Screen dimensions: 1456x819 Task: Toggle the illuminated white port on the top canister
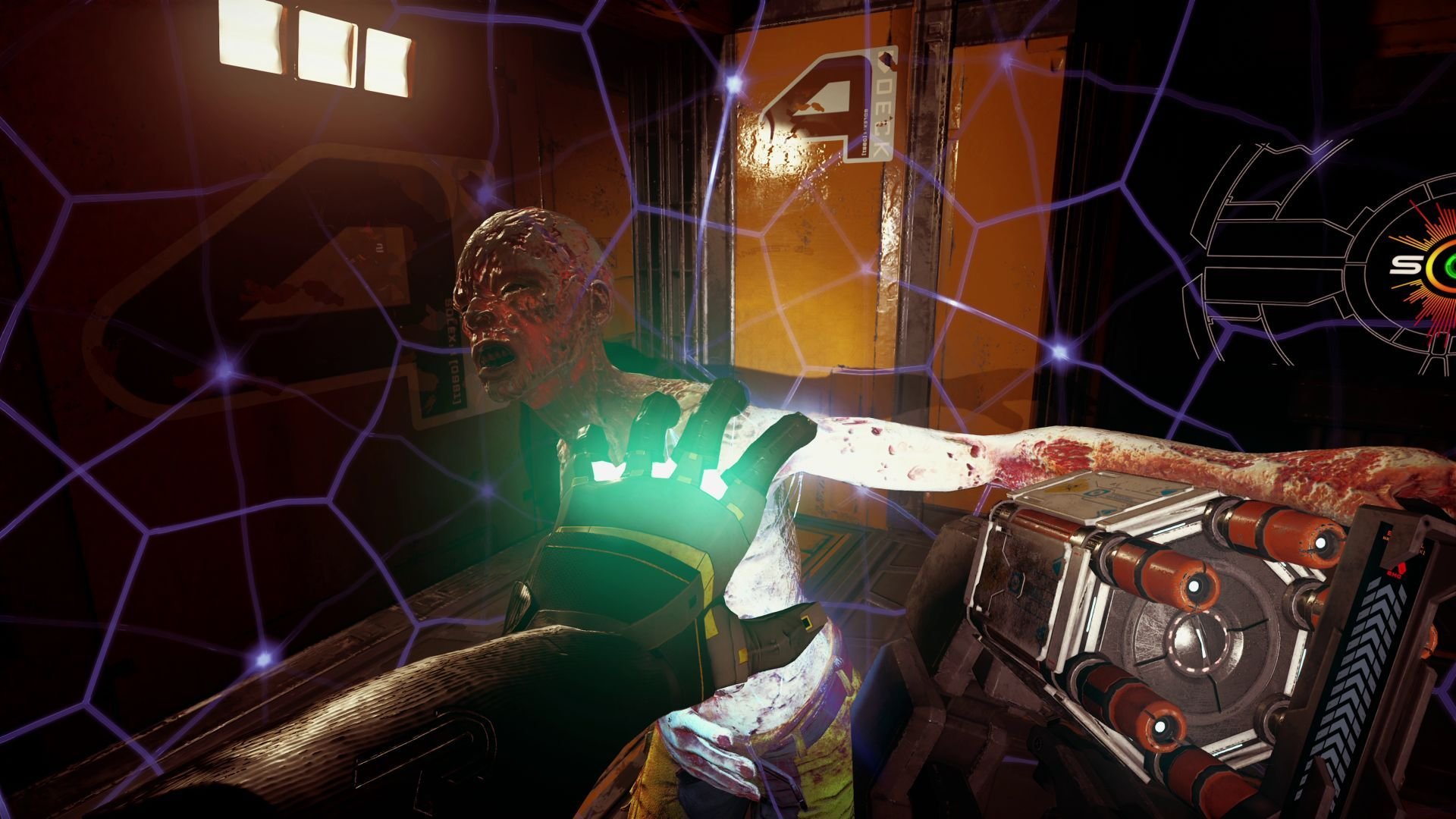point(1320,543)
